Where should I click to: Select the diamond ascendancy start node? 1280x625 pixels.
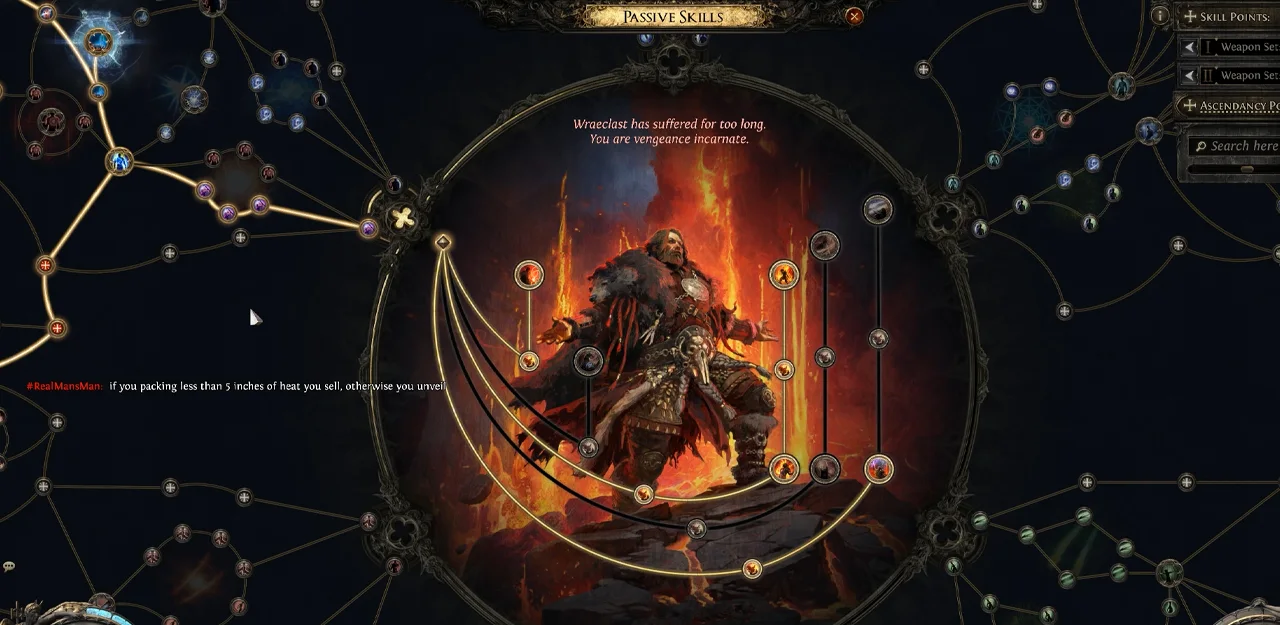click(x=443, y=242)
